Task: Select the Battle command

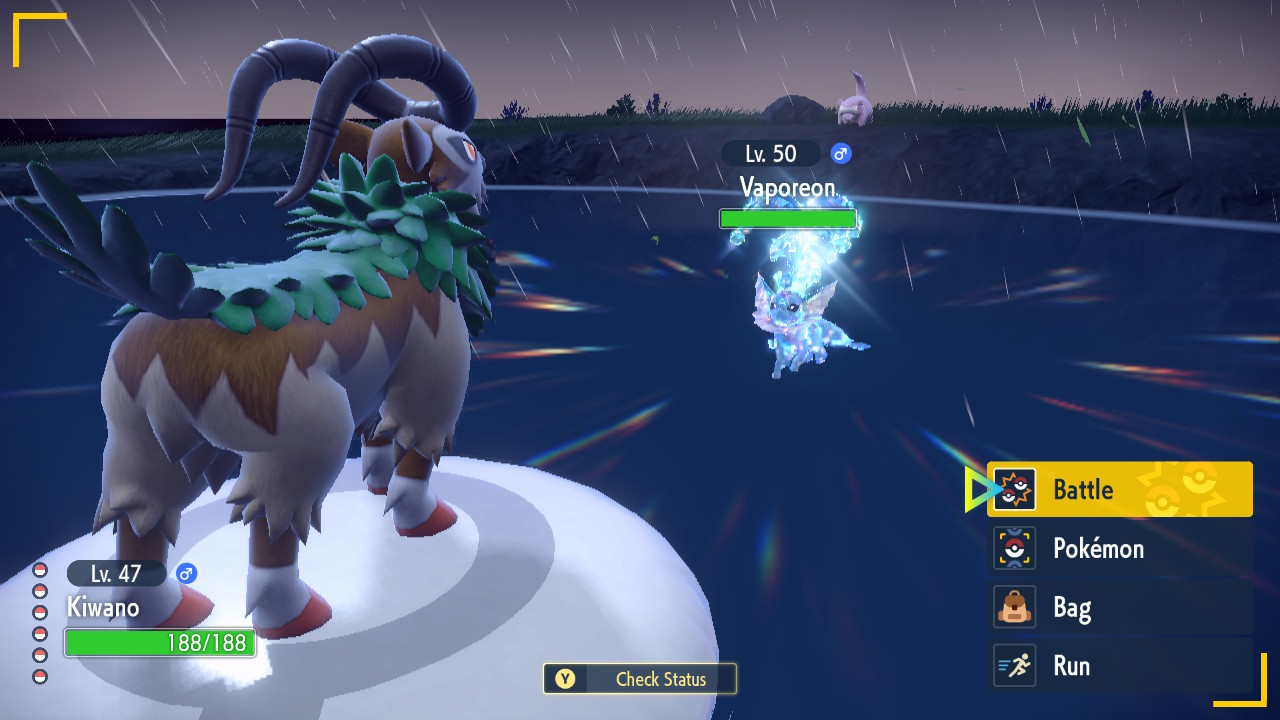Action: (x=1119, y=489)
